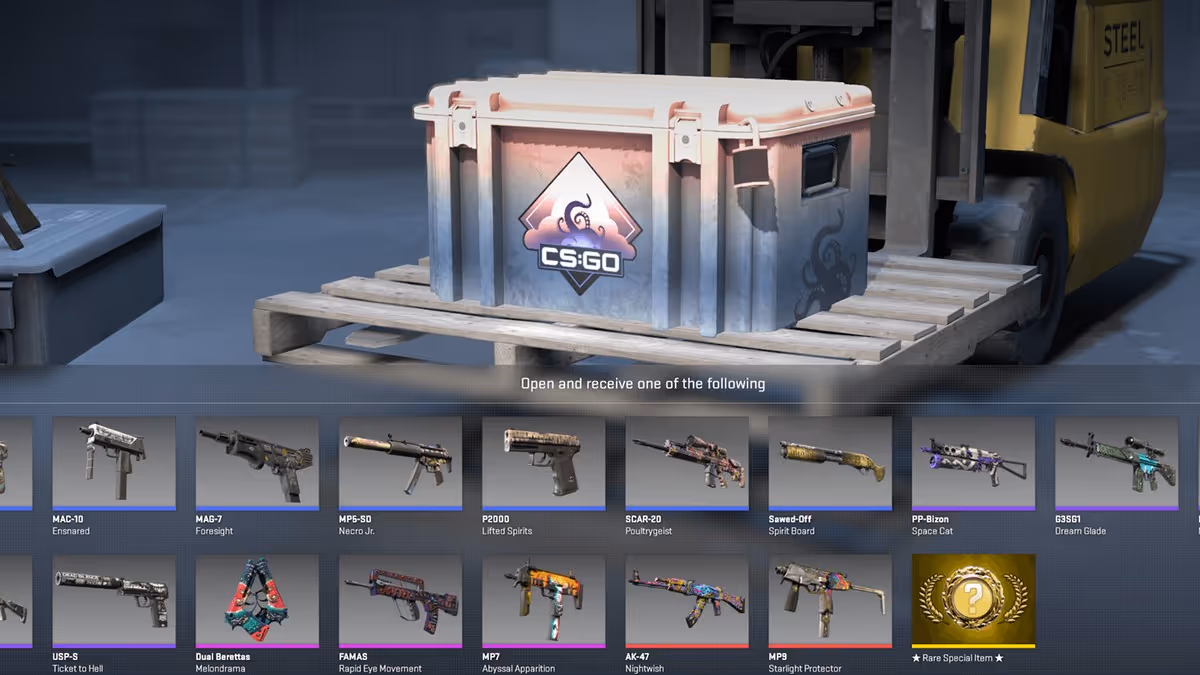Inspect the MAG-7 Foresight item
This screenshot has height=675, width=1200.
coord(257,462)
